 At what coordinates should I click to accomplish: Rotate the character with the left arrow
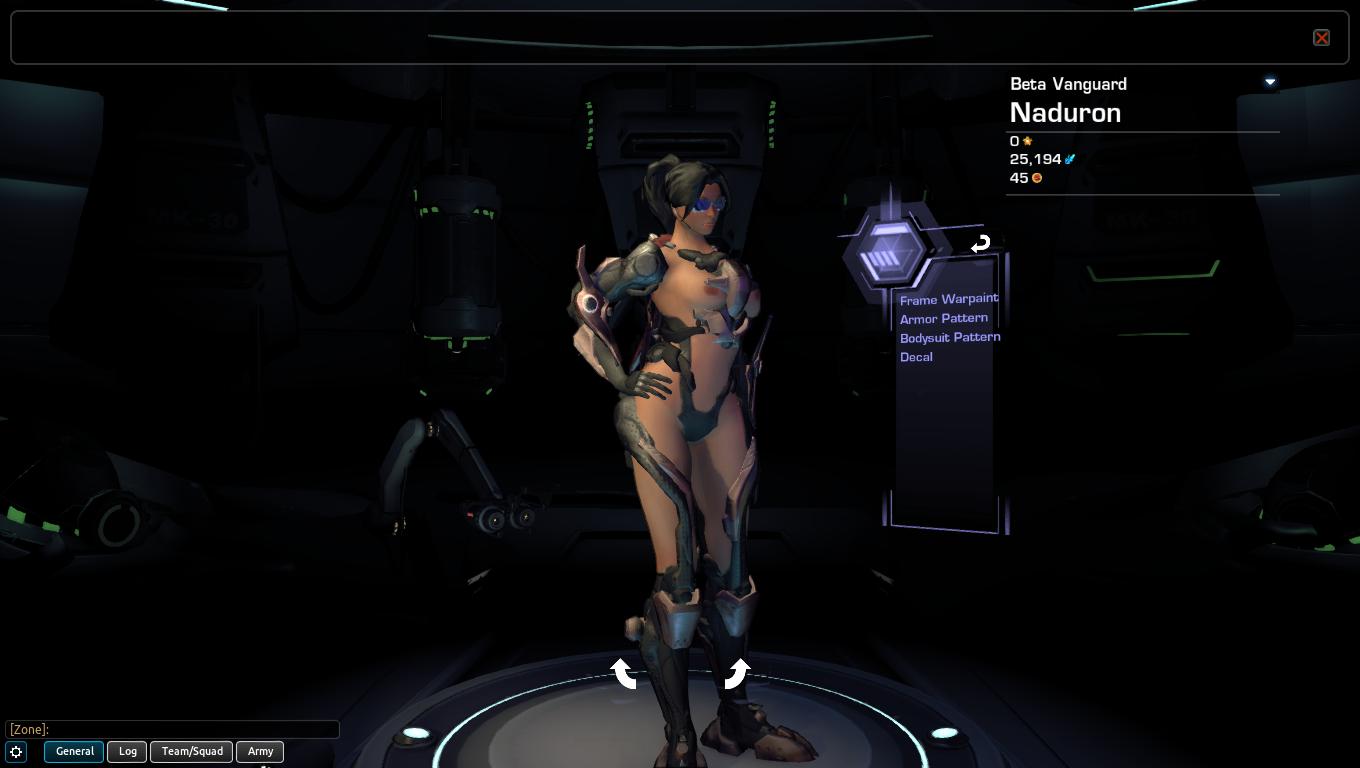[x=624, y=673]
